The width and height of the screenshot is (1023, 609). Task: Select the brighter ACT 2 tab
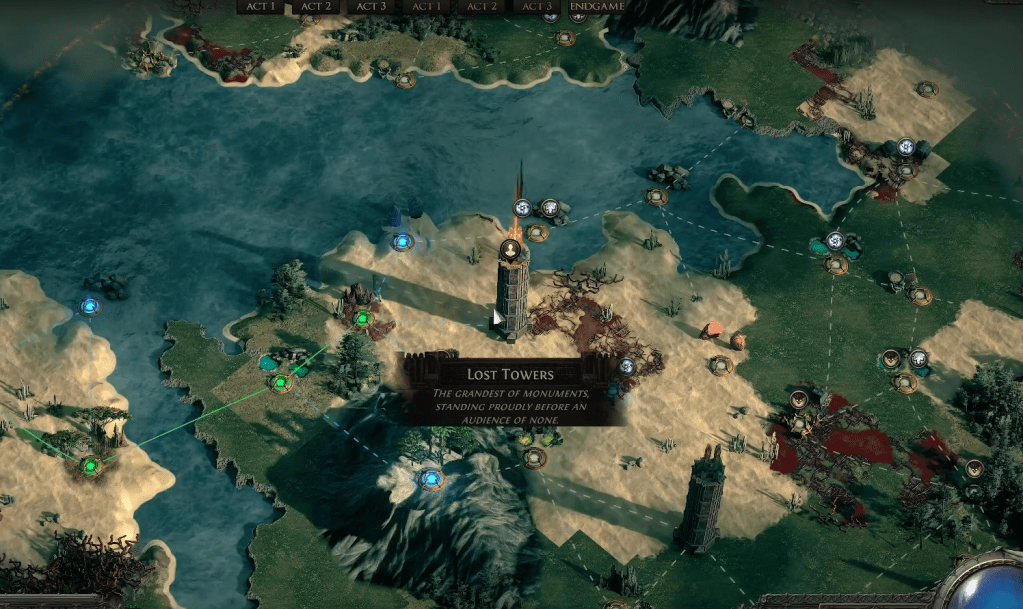[317, 6]
